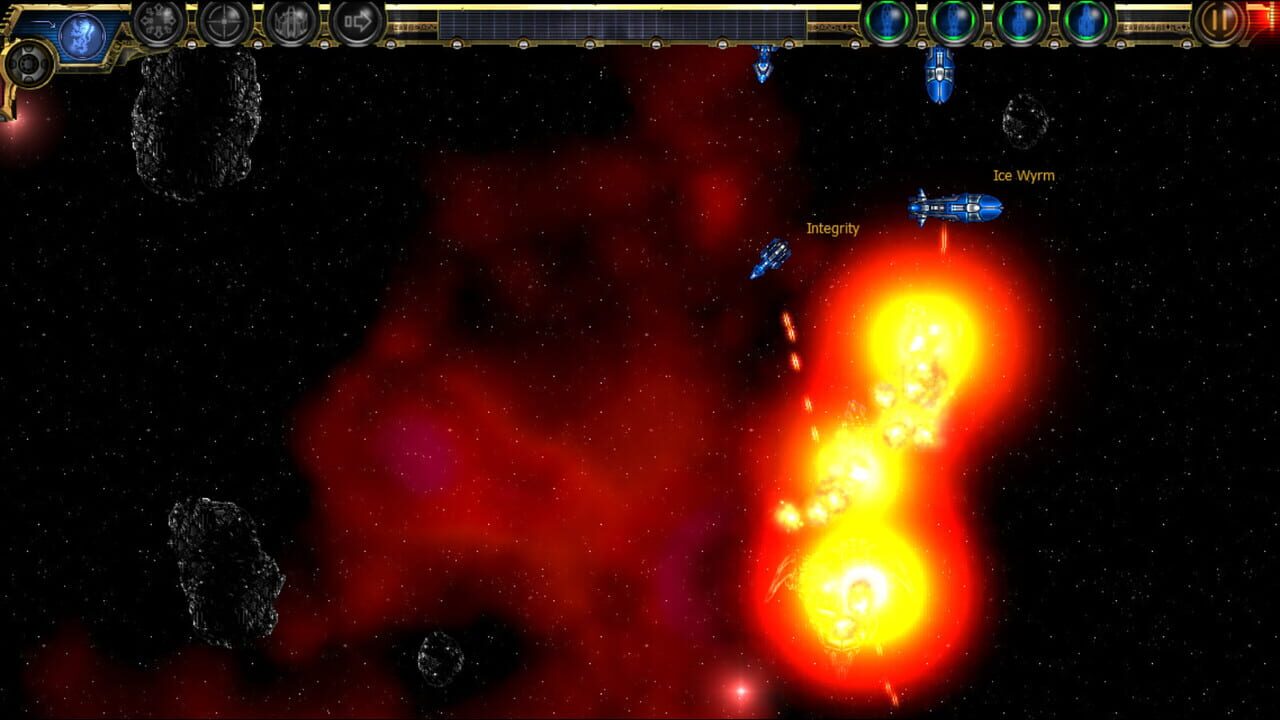Select the frigate labeled Integrity
Image resolution: width=1280 pixels, height=720 pixels.
(770, 258)
